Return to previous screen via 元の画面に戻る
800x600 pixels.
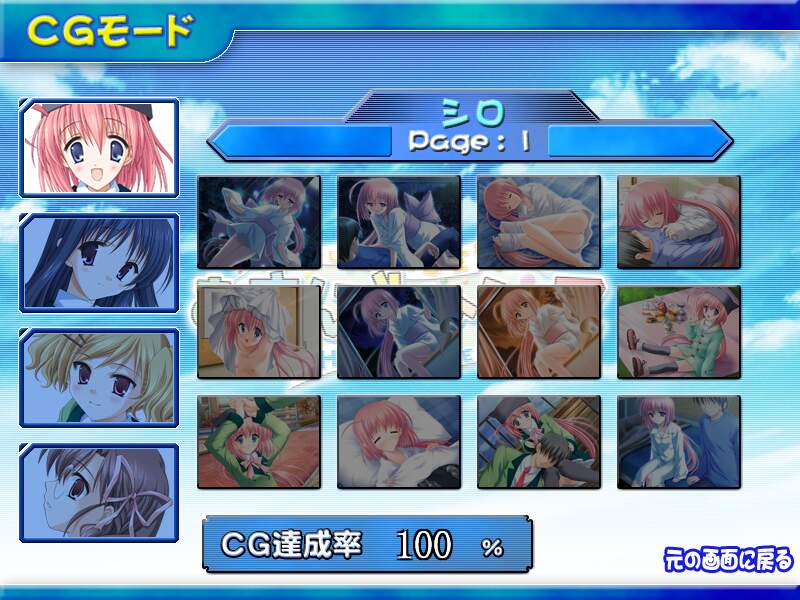click(x=728, y=558)
